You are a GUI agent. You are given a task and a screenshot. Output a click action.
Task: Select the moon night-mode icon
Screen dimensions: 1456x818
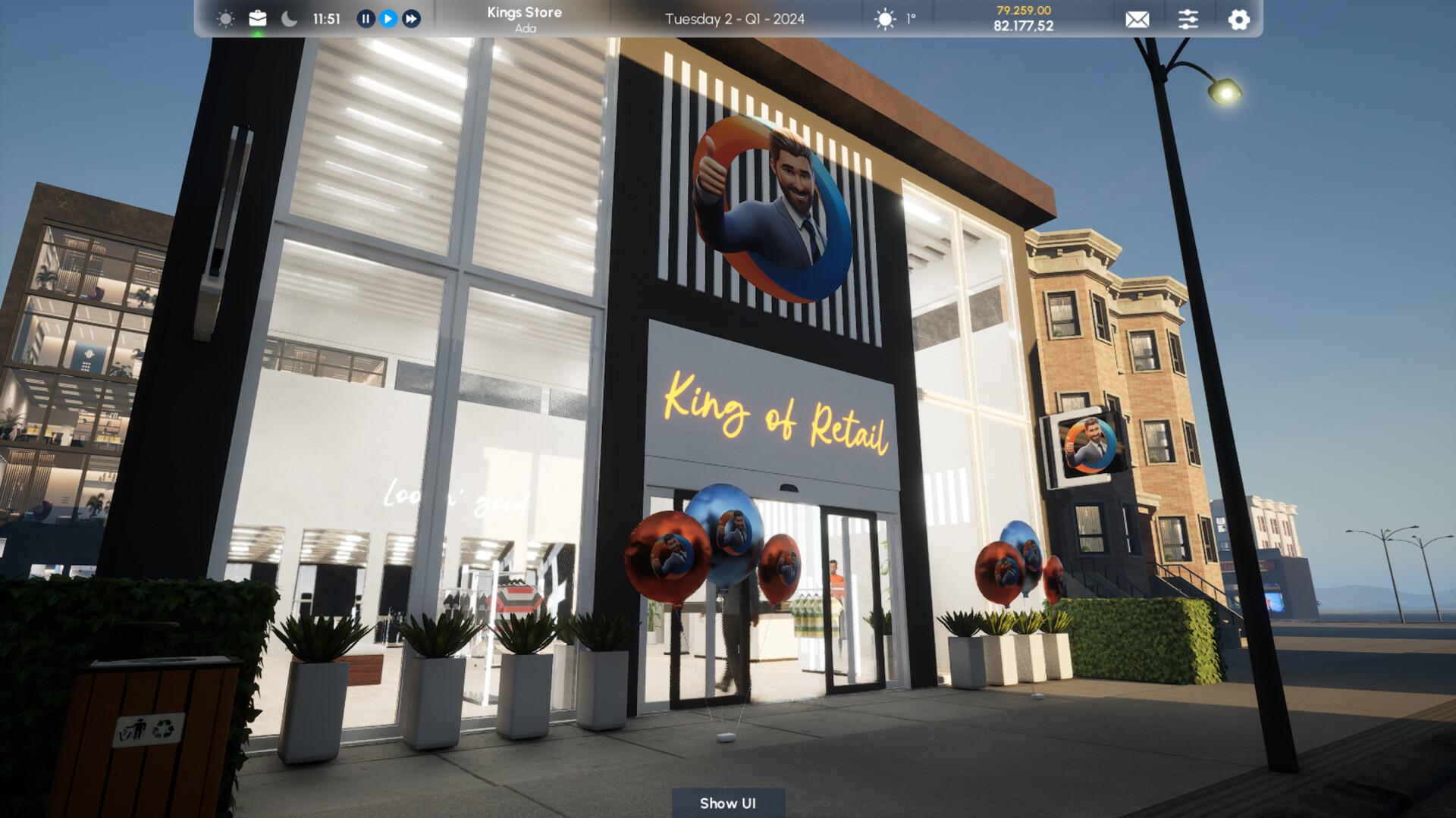pyautogui.click(x=288, y=17)
